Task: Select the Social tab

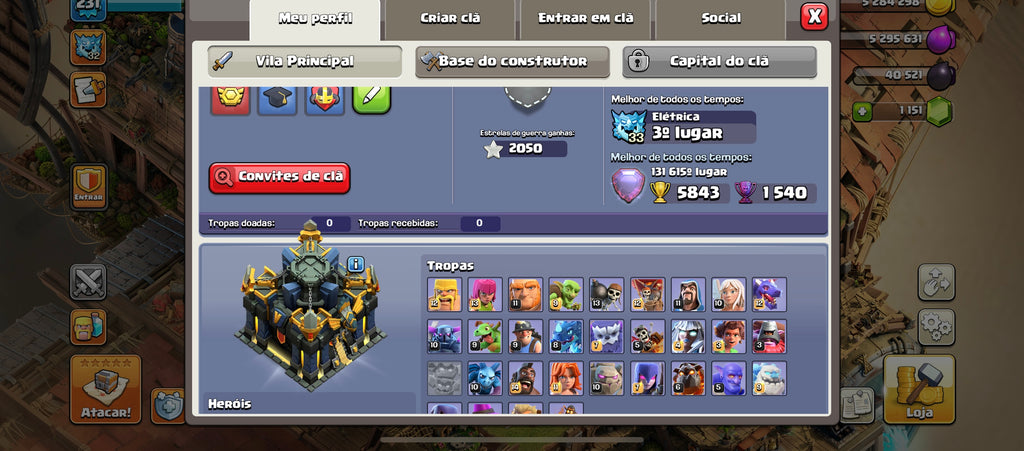Action: pos(721,18)
